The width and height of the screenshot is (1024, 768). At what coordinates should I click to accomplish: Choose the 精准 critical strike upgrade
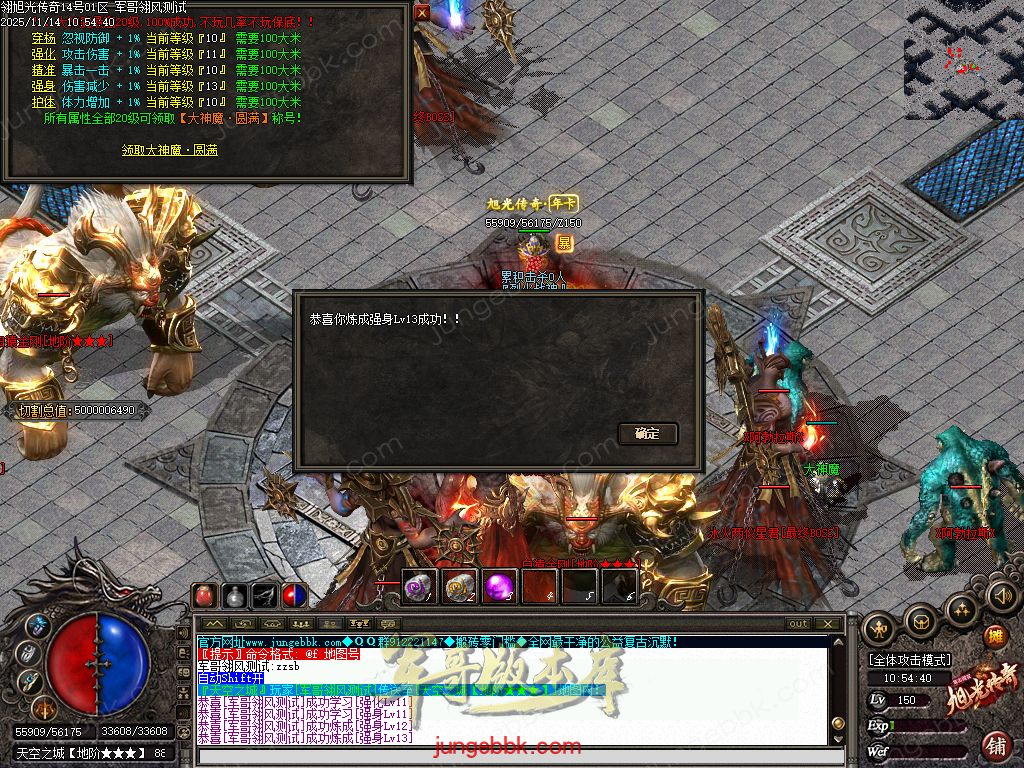click(x=43, y=70)
